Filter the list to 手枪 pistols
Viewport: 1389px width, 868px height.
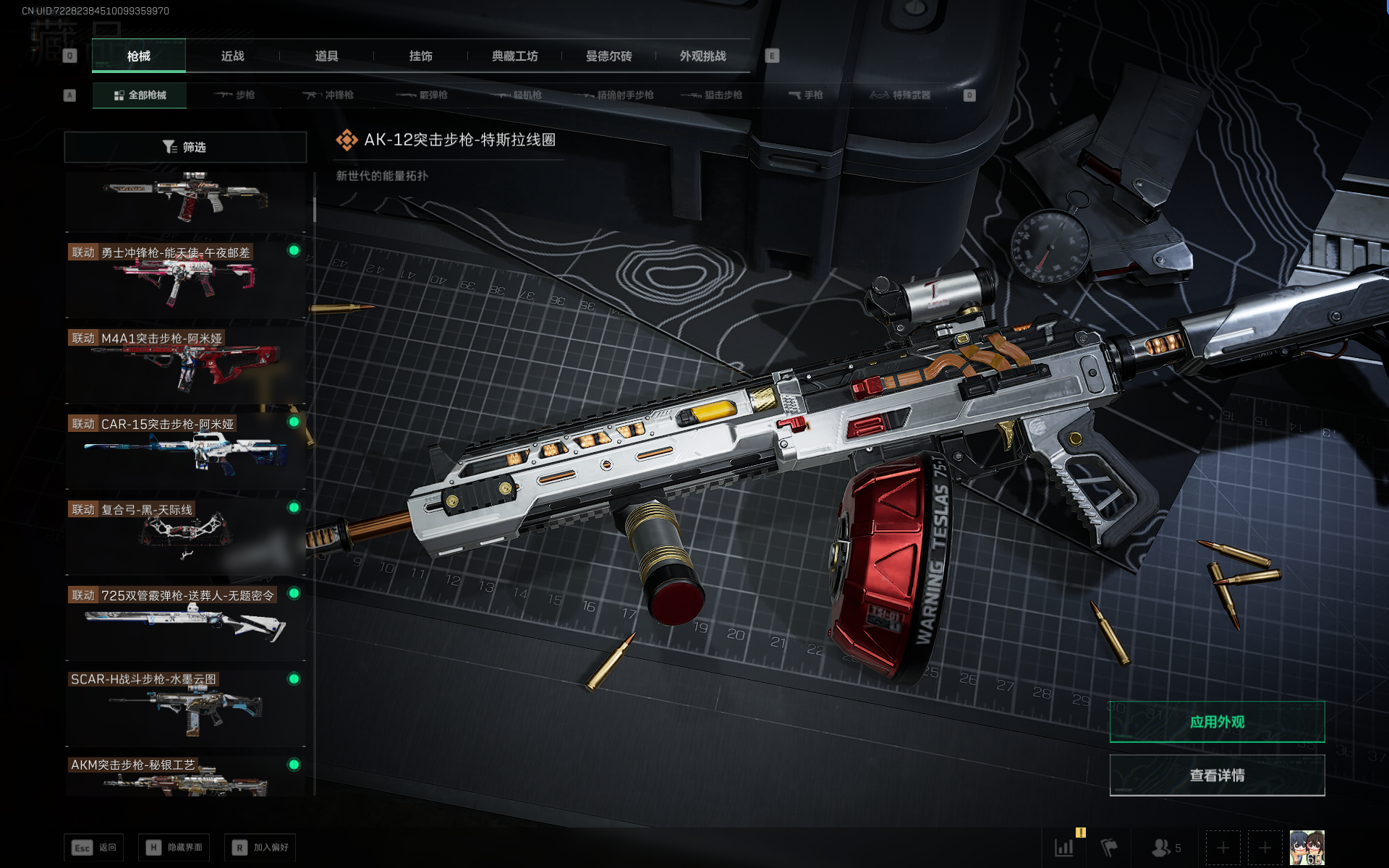(x=806, y=95)
